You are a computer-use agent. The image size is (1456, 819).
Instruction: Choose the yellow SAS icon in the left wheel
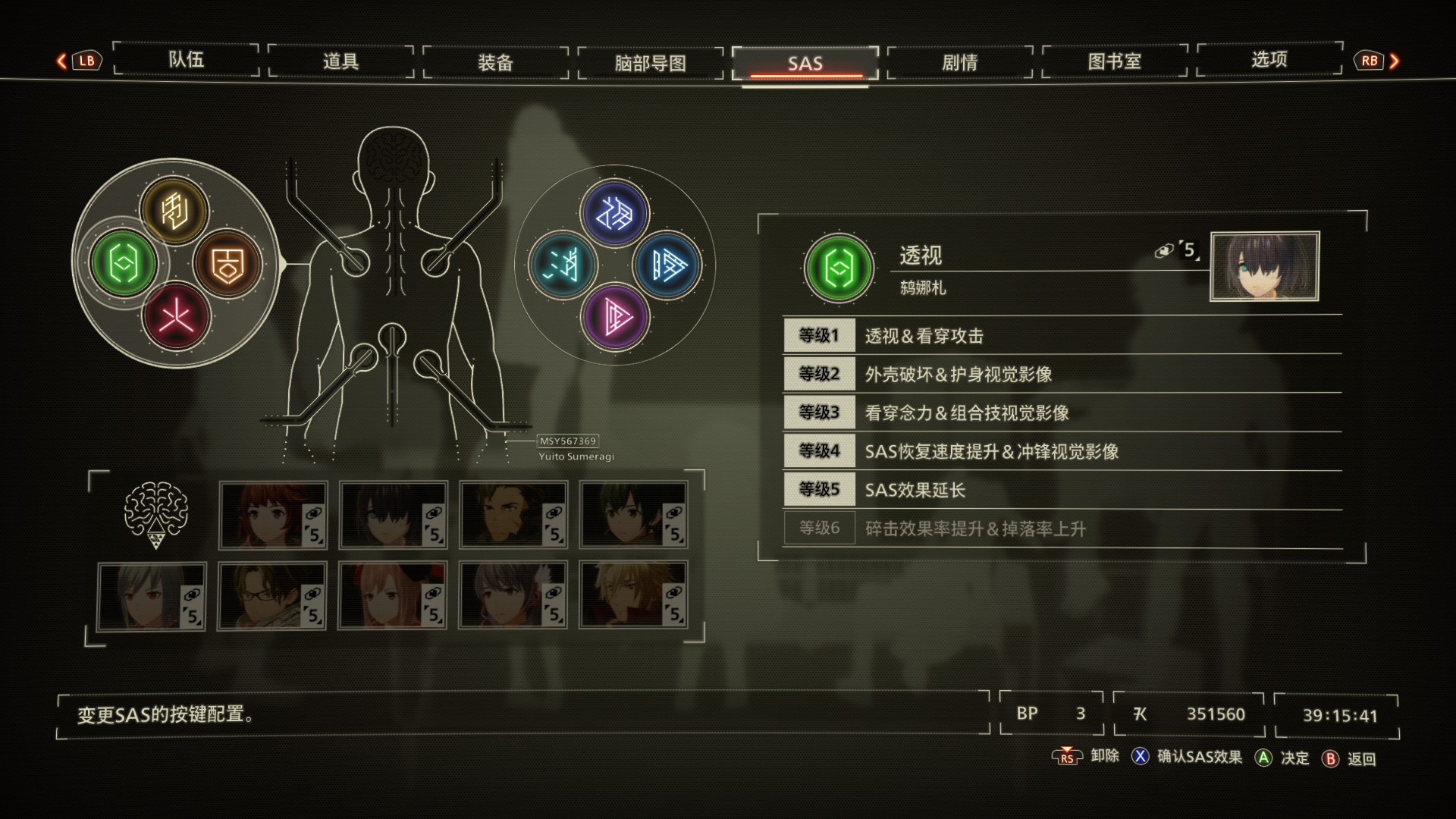click(174, 210)
